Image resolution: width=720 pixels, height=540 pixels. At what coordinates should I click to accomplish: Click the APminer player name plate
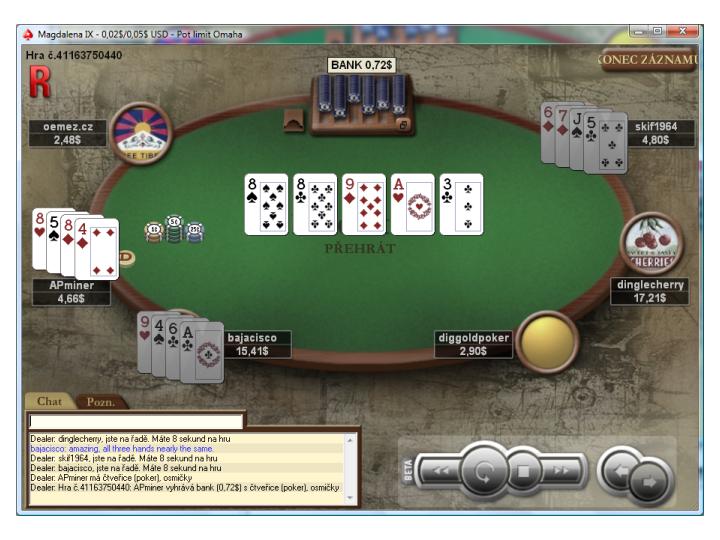(70, 292)
